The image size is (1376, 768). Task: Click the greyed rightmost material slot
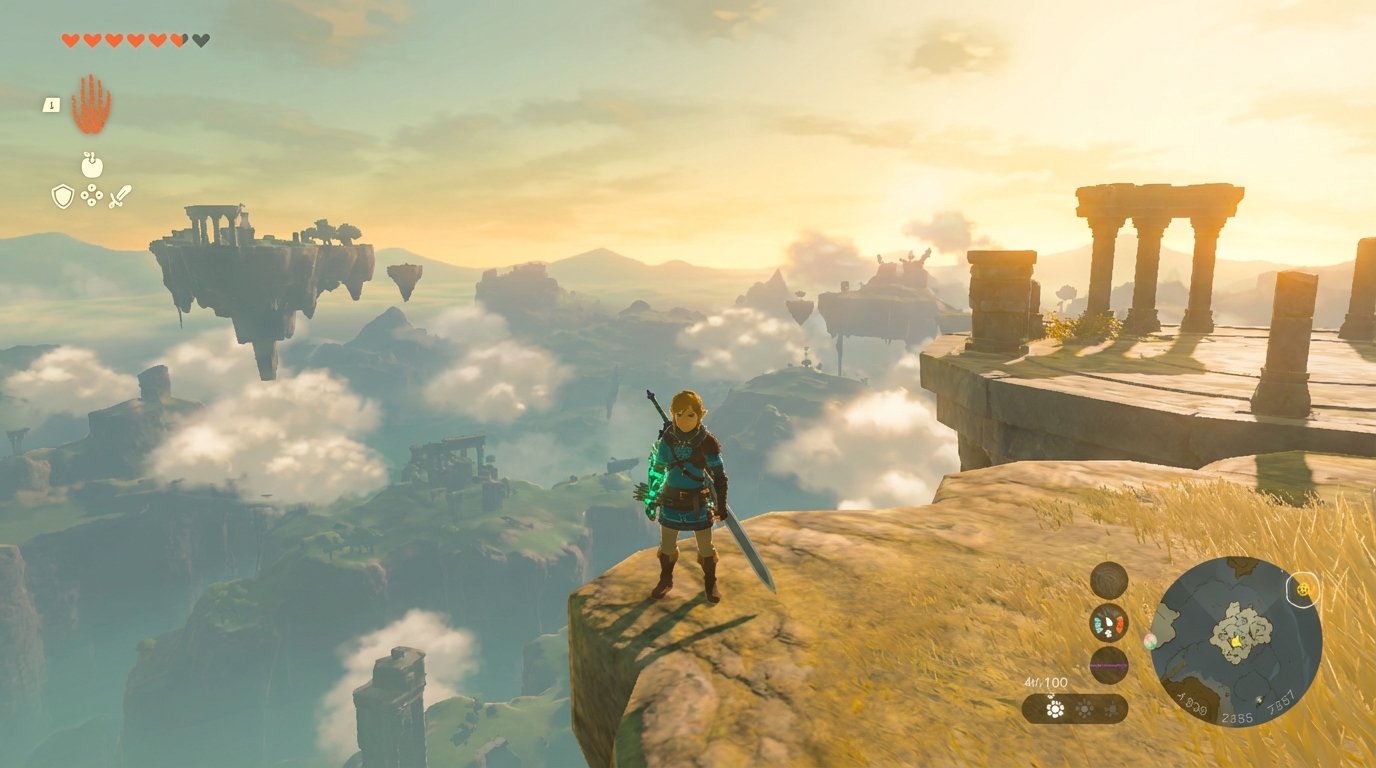[x=1113, y=710]
